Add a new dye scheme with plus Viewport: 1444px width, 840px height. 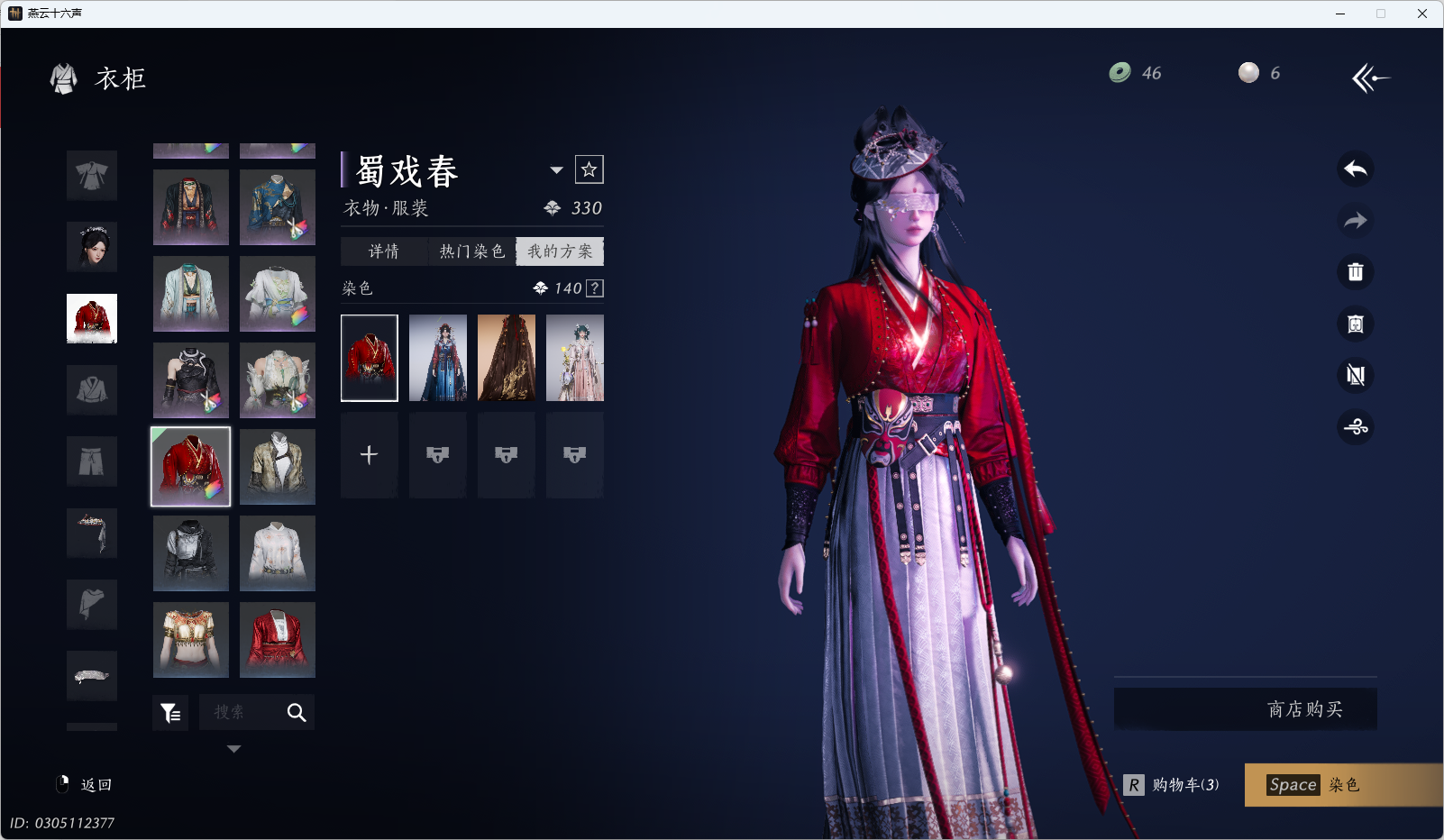click(369, 455)
